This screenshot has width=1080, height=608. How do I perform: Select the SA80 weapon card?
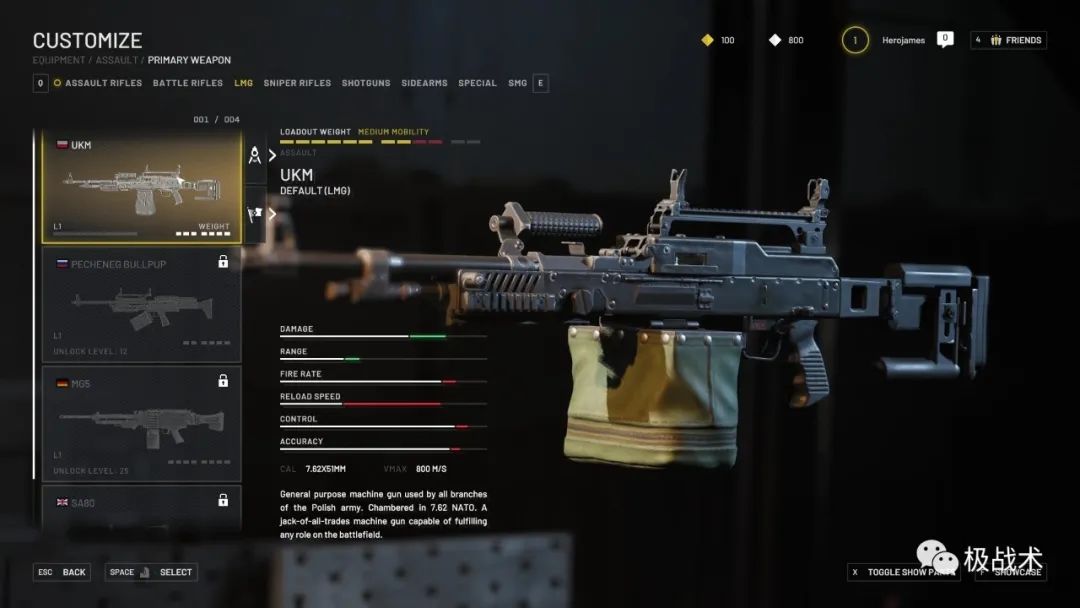[x=141, y=505]
